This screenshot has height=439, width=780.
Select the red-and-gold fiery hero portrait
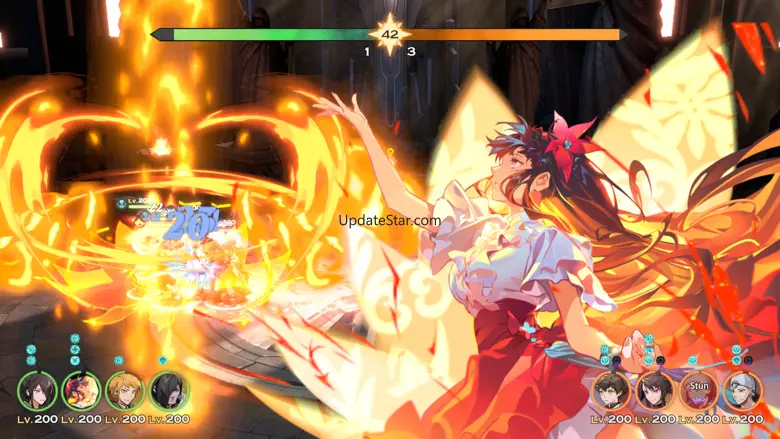coord(80,391)
